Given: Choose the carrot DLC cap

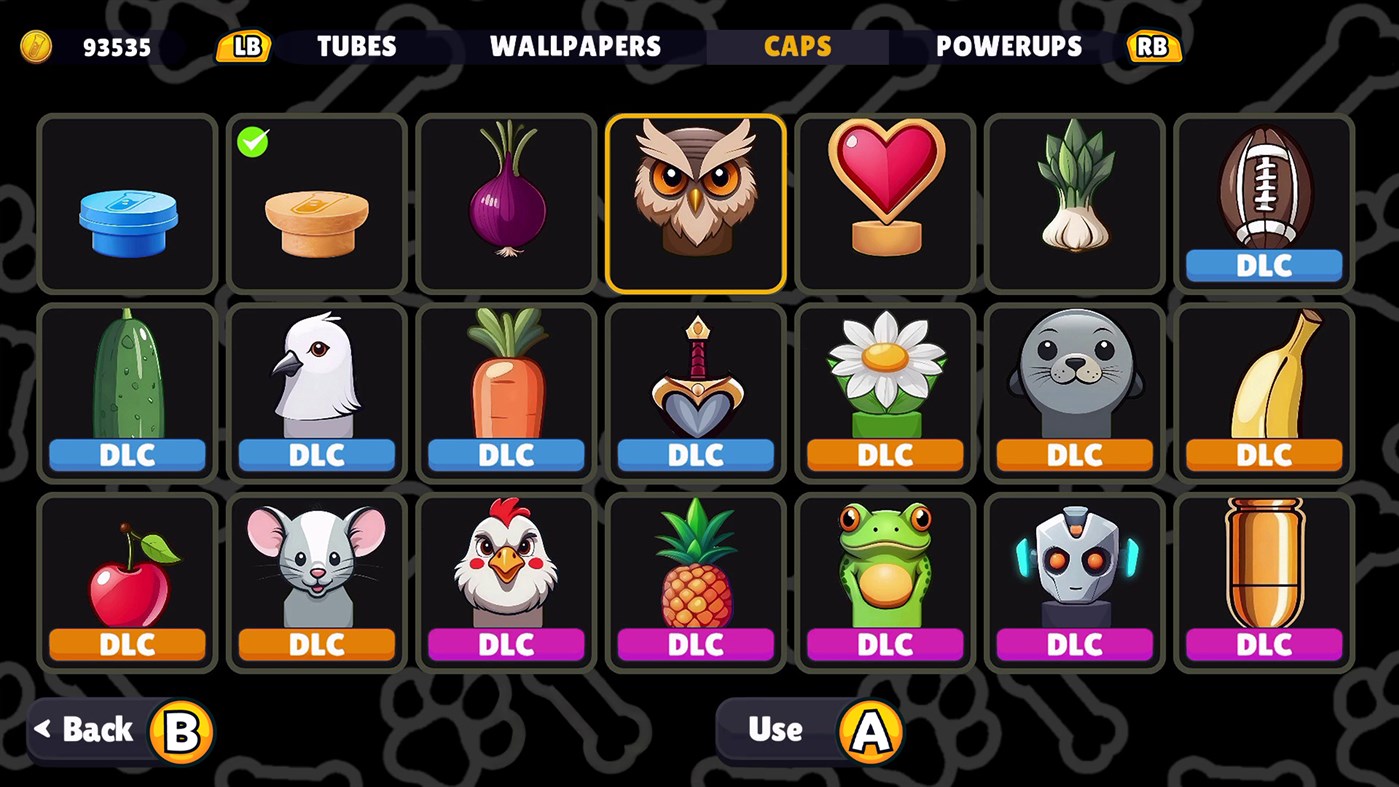Looking at the screenshot, I should 505,380.
